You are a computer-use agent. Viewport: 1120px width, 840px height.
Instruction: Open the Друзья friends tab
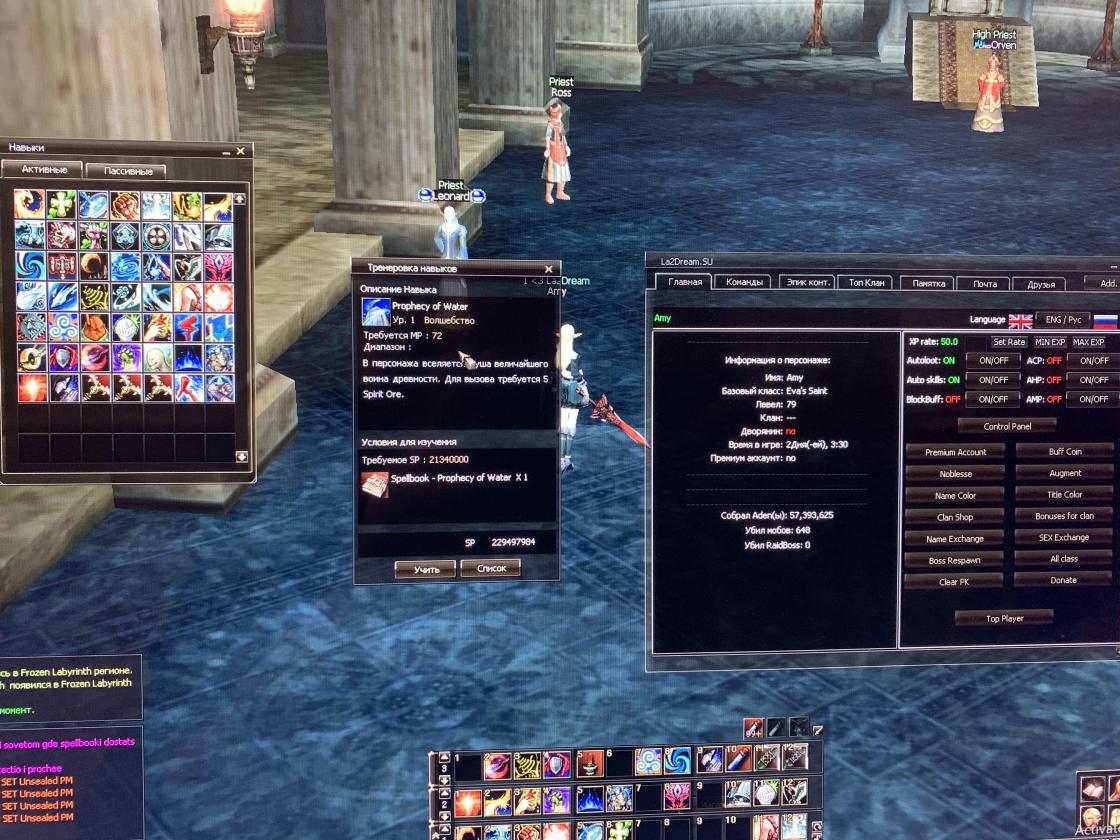coord(1041,284)
